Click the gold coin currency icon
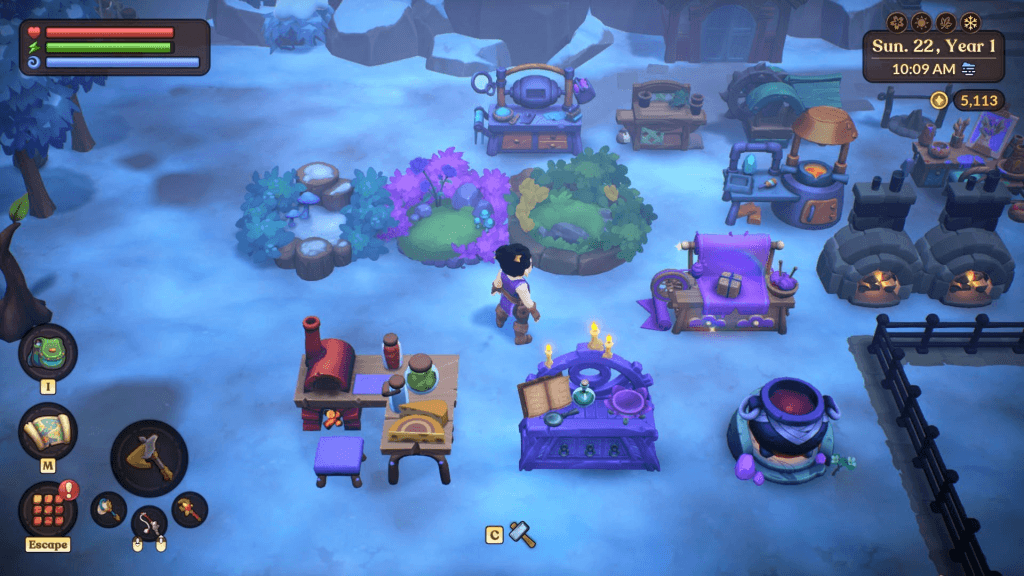The image size is (1024, 576). (938, 100)
